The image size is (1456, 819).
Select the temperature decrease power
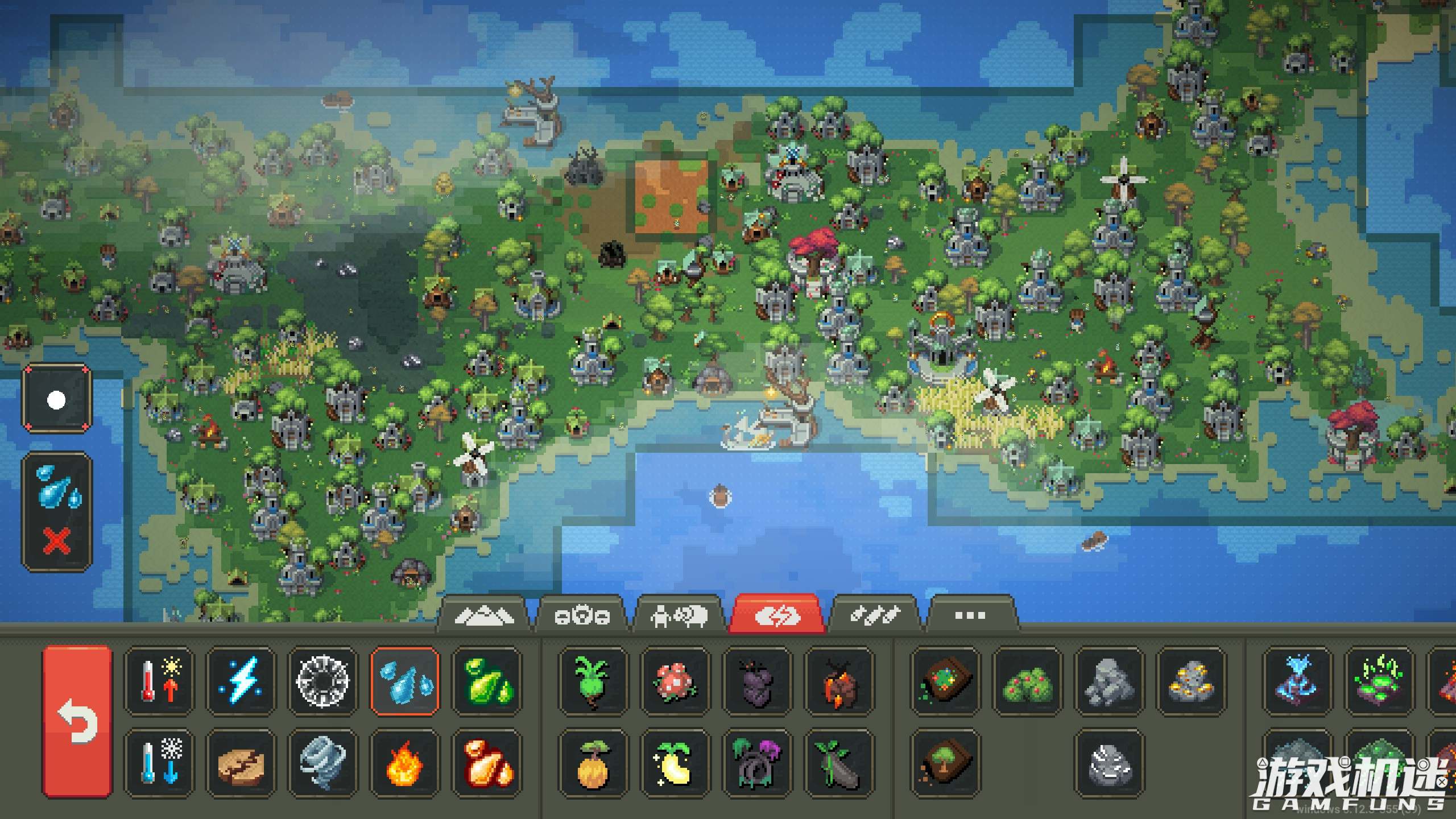tap(159, 762)
